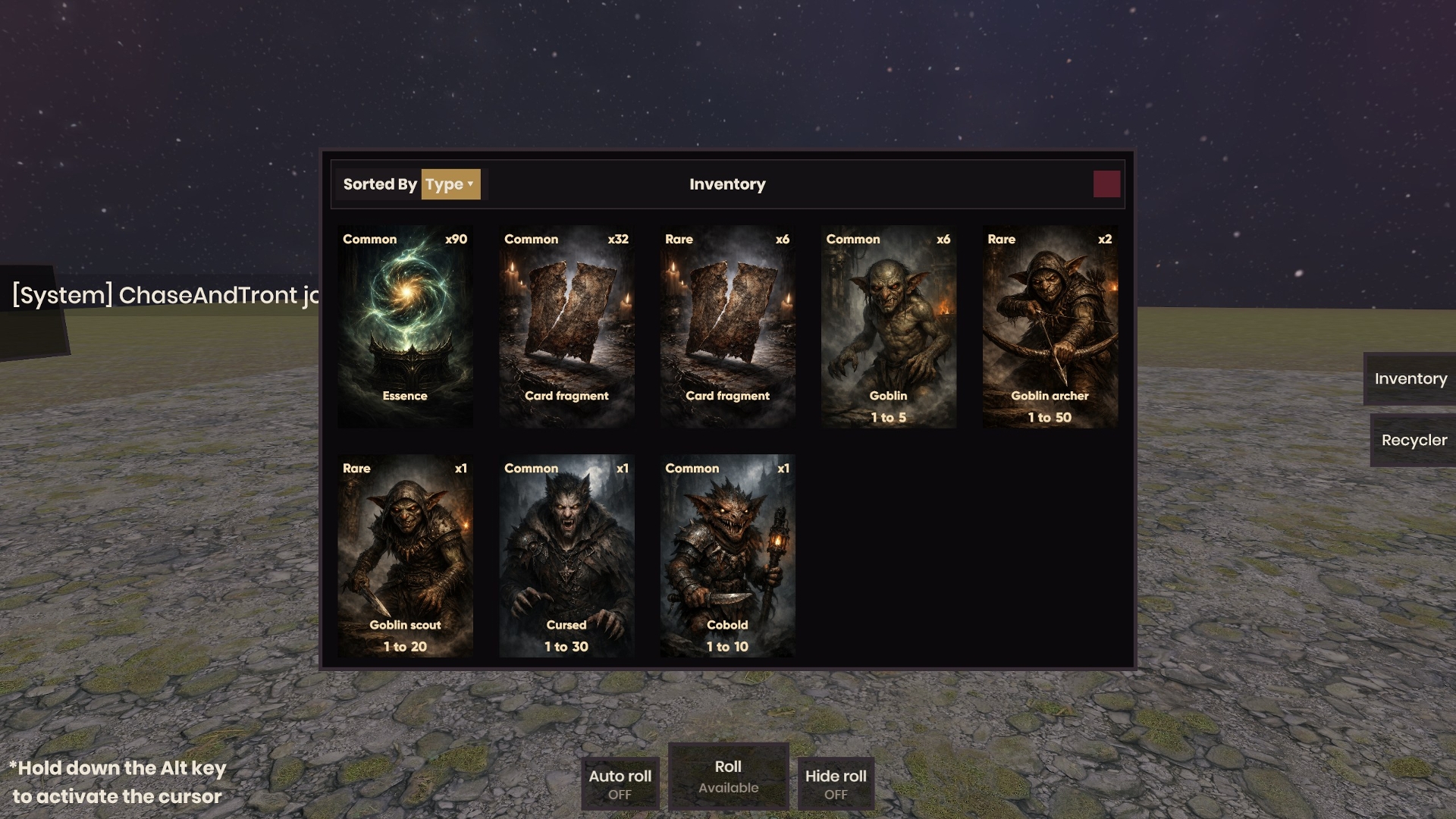Select the Rare Goblin archer card

coord(1050,326)
